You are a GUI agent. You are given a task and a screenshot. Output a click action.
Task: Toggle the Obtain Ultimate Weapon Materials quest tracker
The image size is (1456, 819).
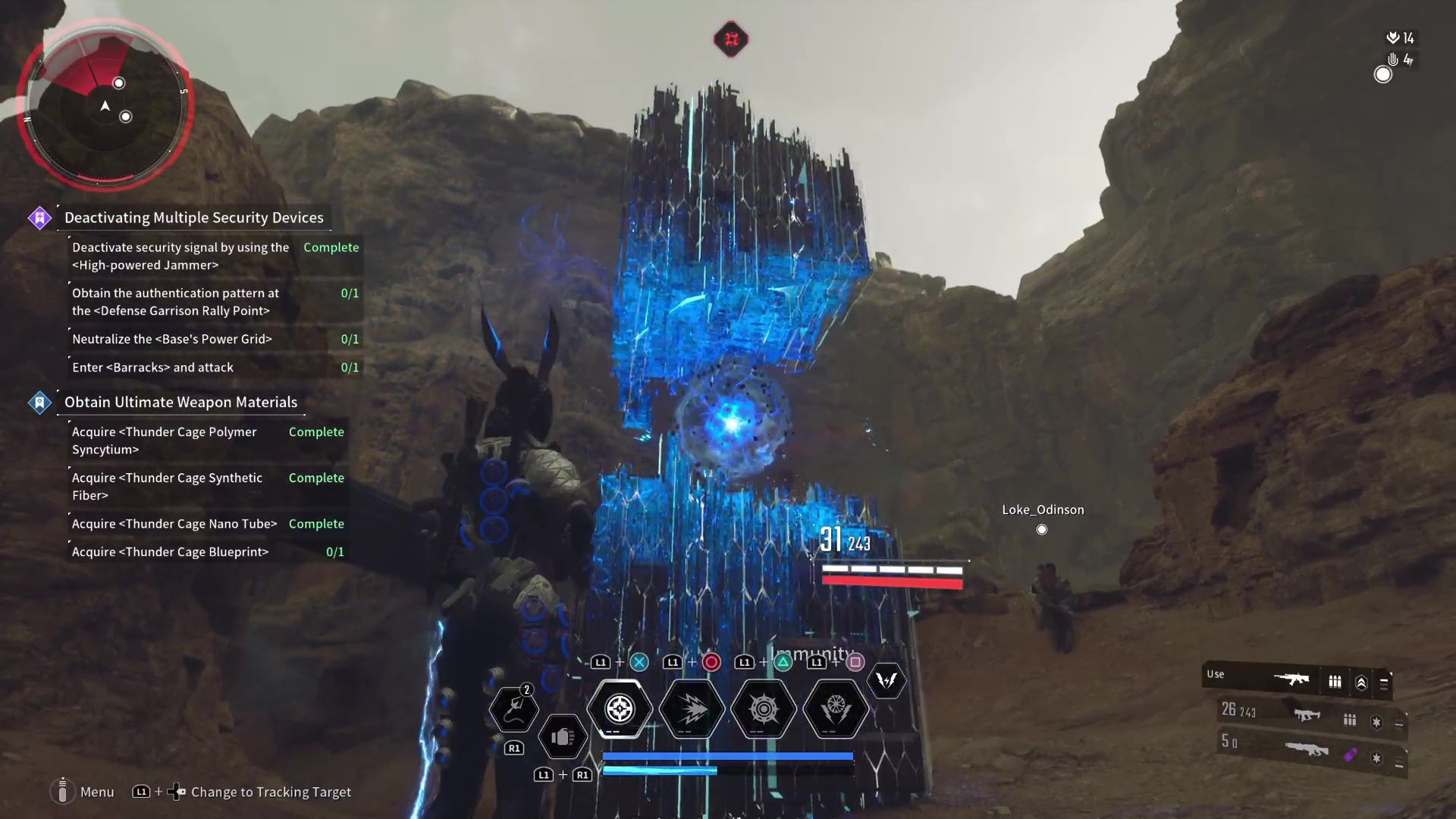[180, 402]
